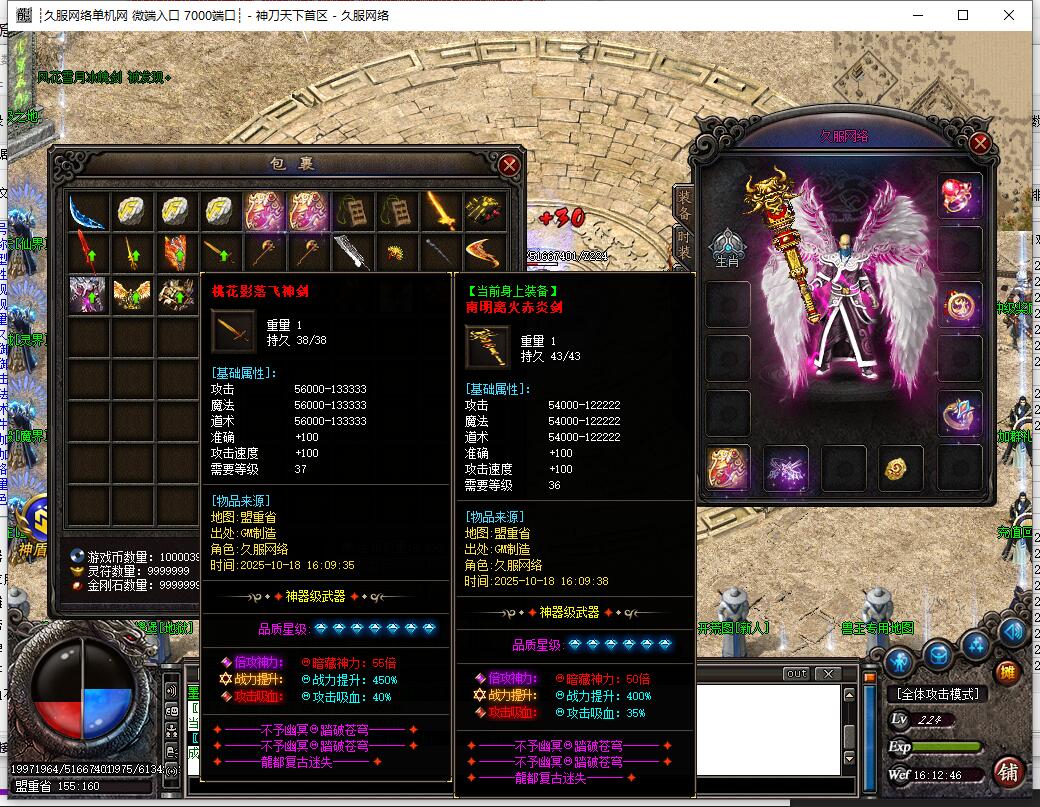Viewport: 1040px width, 807px height.
Task: Select the golden wings item in the bag
Action: [x=131, y=294]
